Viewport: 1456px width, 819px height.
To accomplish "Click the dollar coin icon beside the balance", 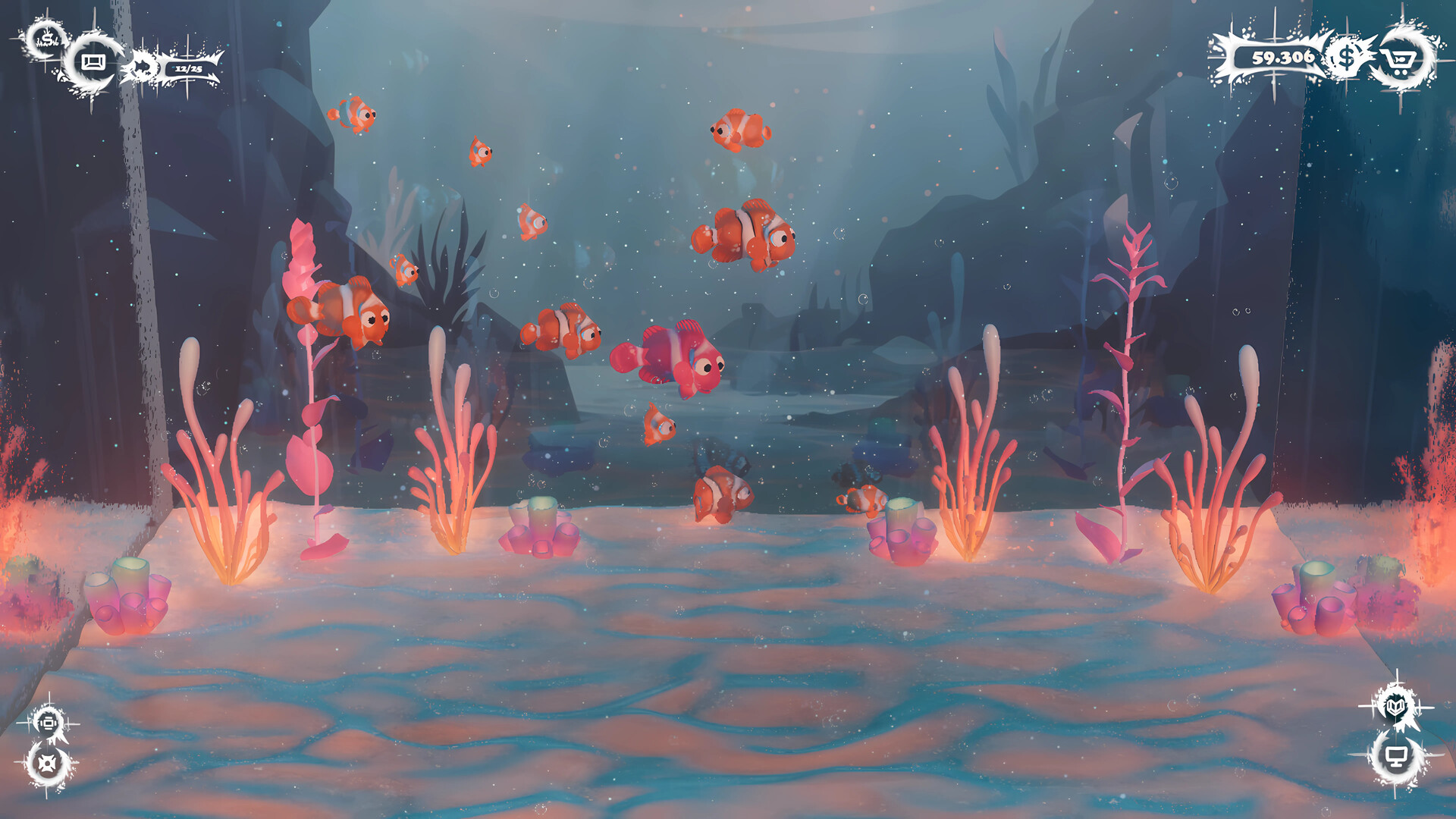I will click(1345, 58).
